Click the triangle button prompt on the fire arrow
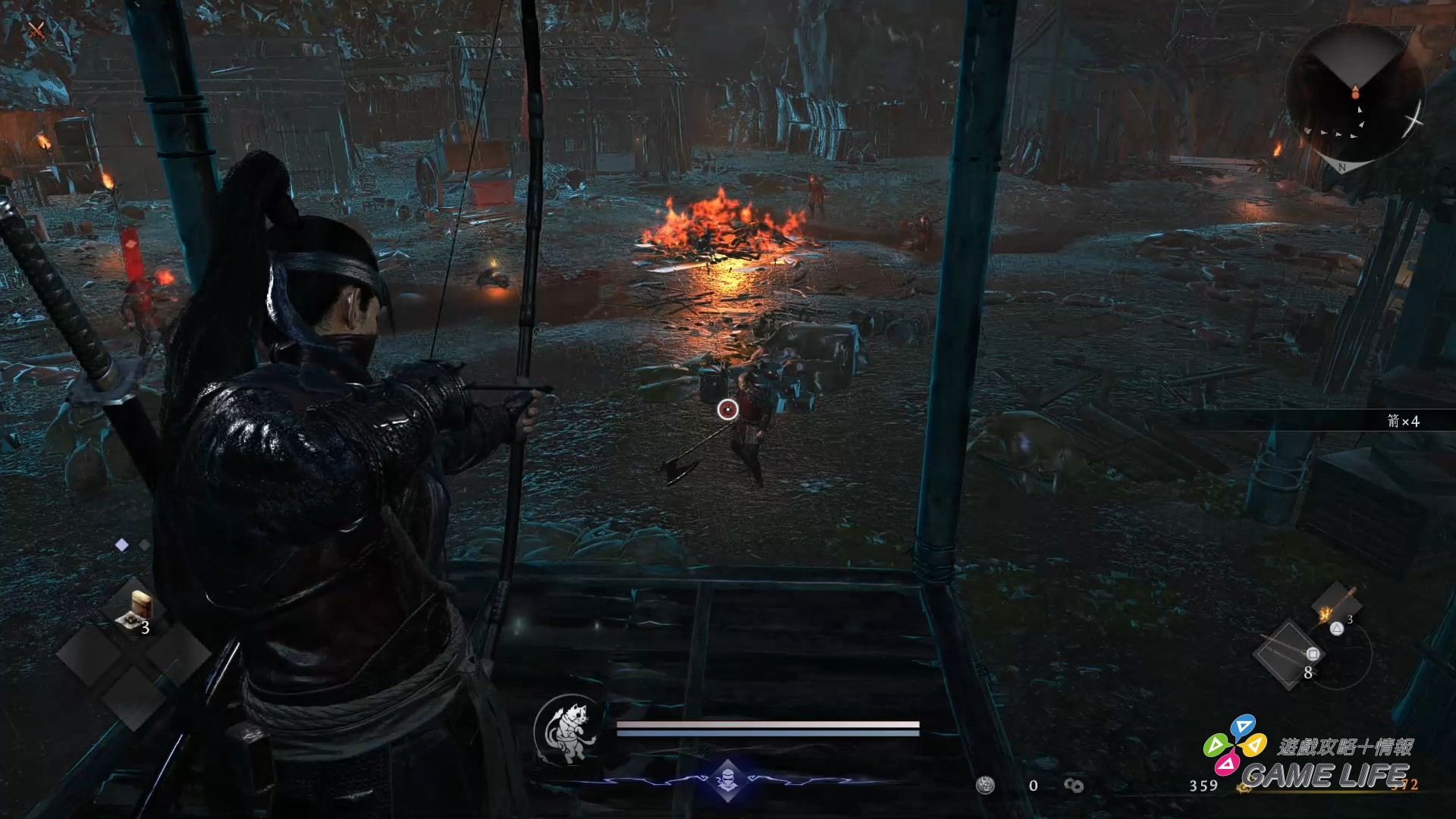The image size is (1456, 819). [1337, 629]
